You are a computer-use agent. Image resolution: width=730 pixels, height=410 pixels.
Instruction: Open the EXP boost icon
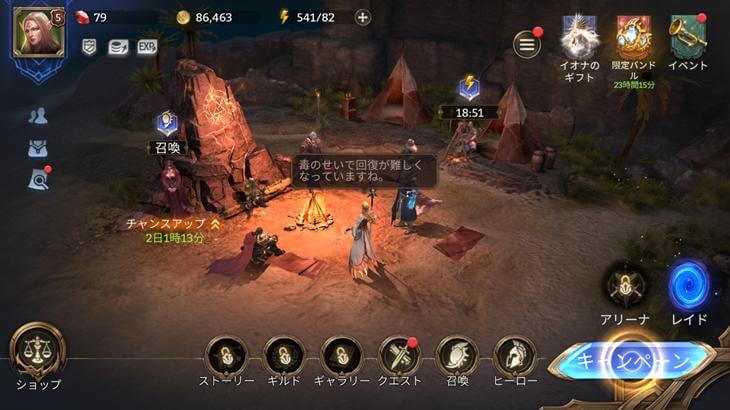[146, 47]
